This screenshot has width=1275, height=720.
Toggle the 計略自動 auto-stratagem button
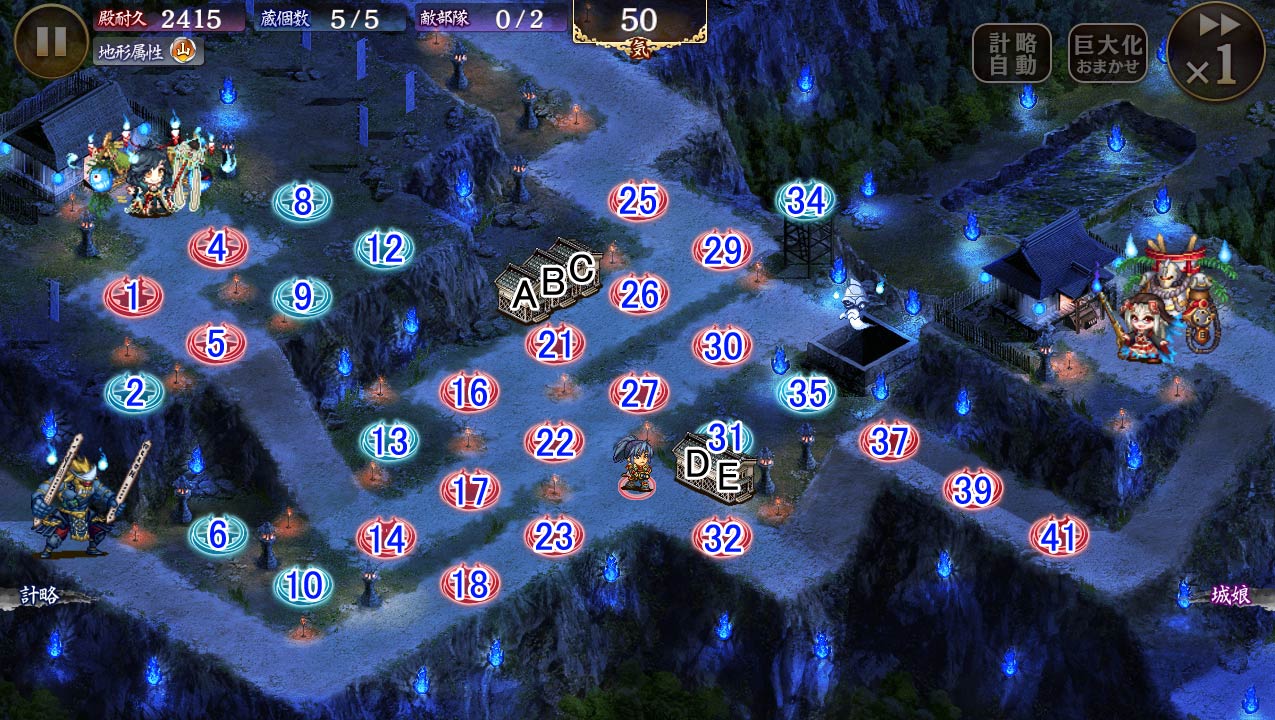point(1012,53)
